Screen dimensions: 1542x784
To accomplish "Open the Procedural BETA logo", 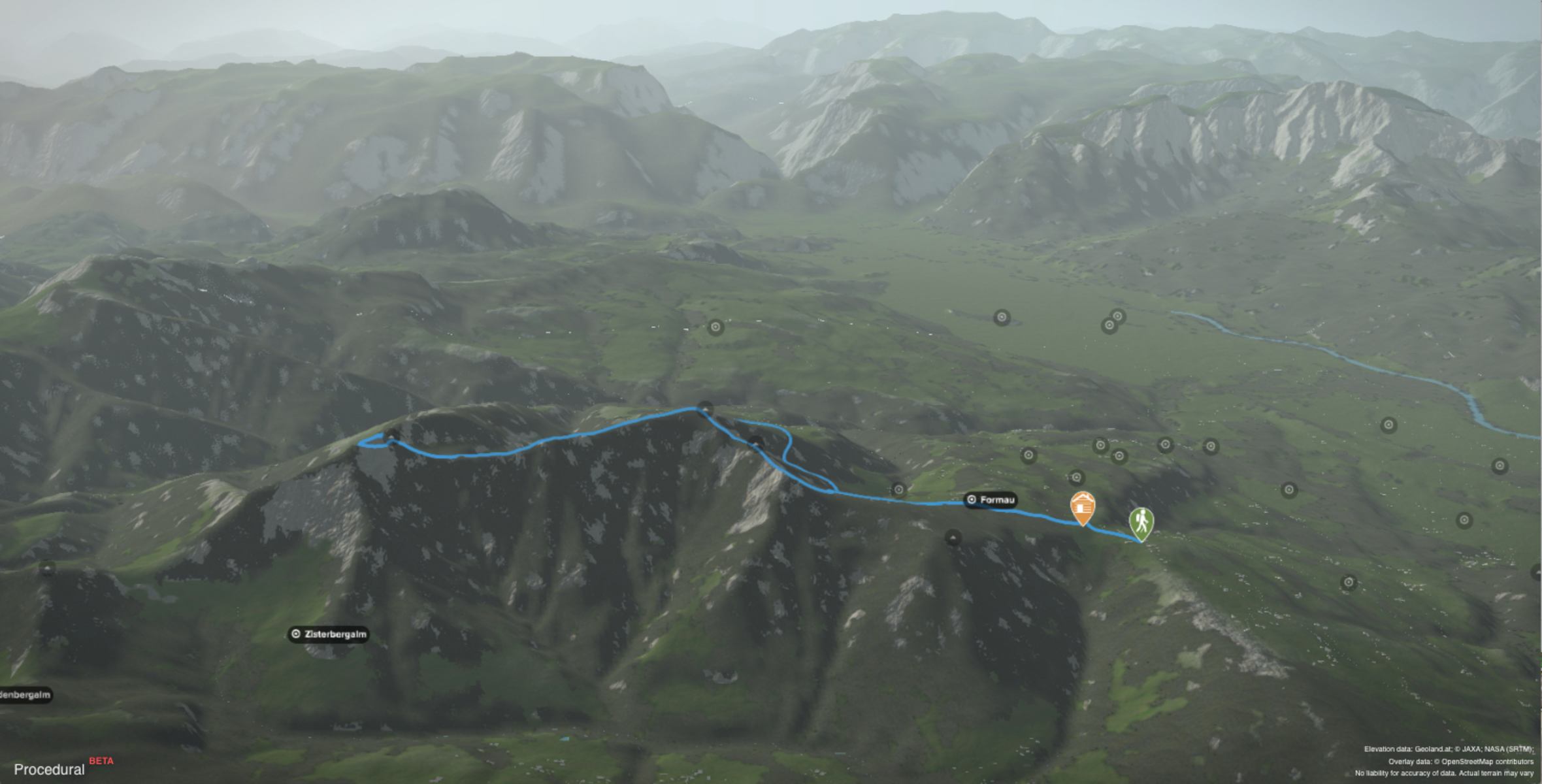I will click(x=63, y=768).
